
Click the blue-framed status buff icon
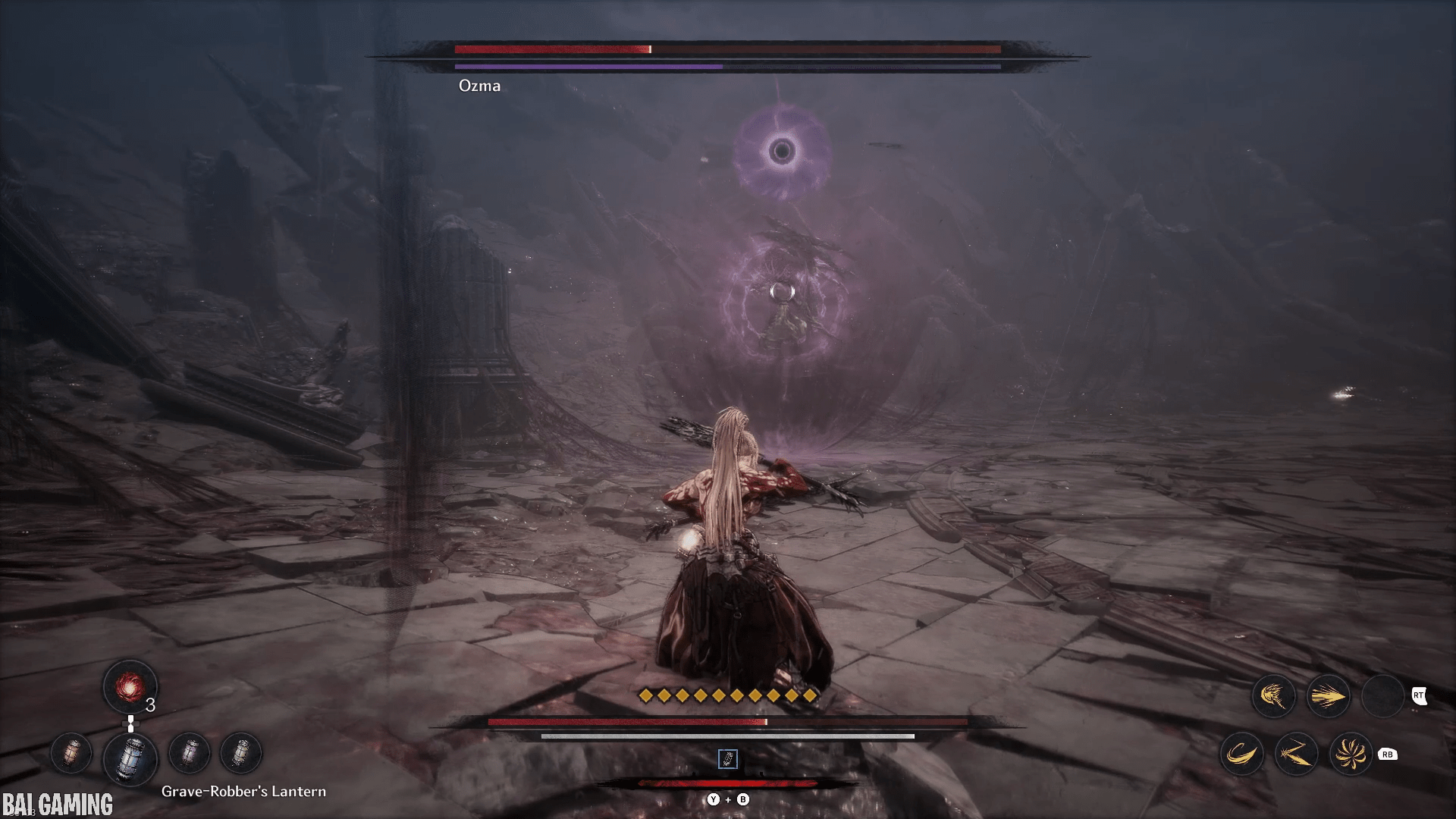pyautogui.click(x=727, y=759)
